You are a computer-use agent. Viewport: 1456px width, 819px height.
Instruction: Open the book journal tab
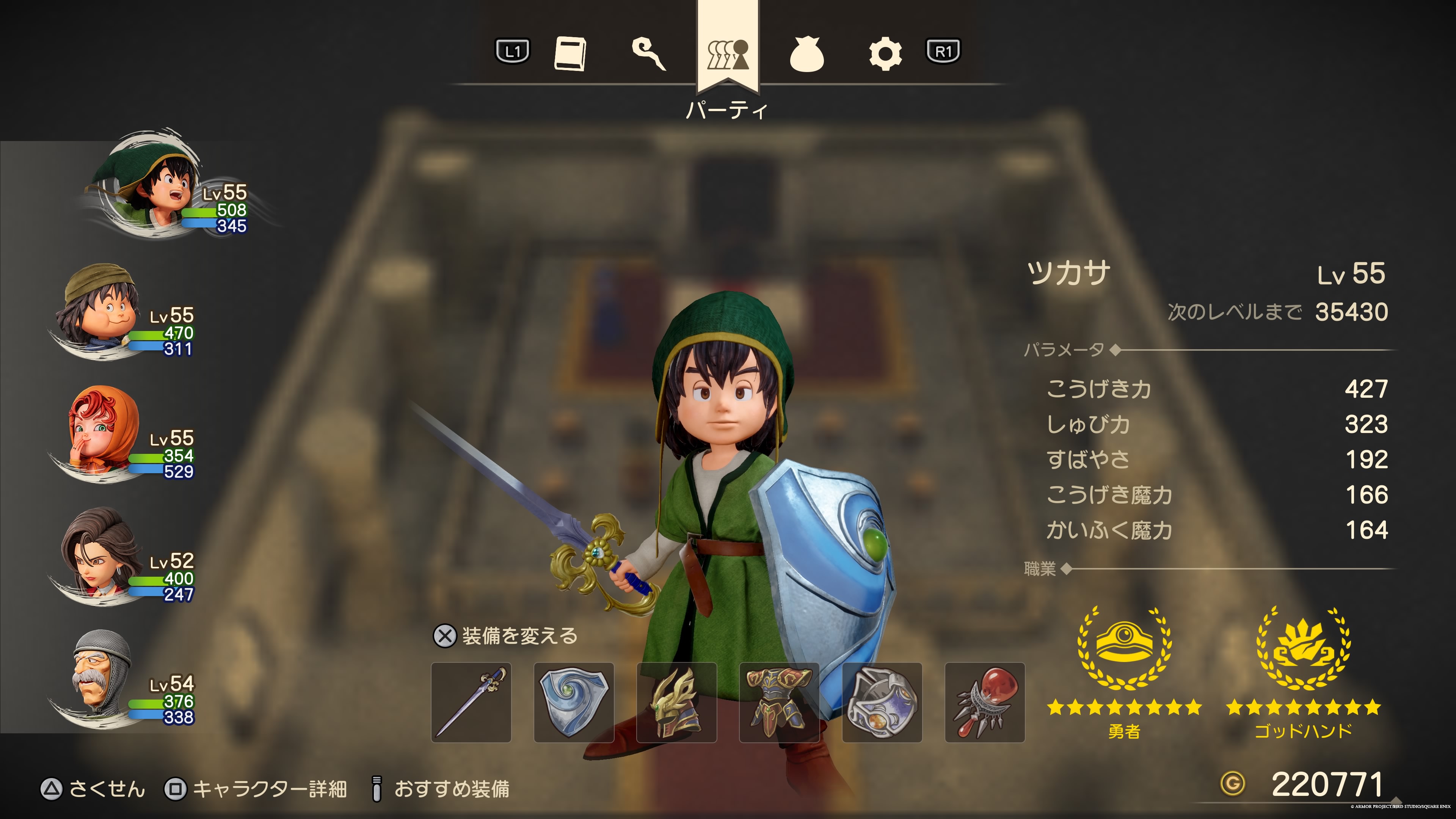[x=570, y=54]
